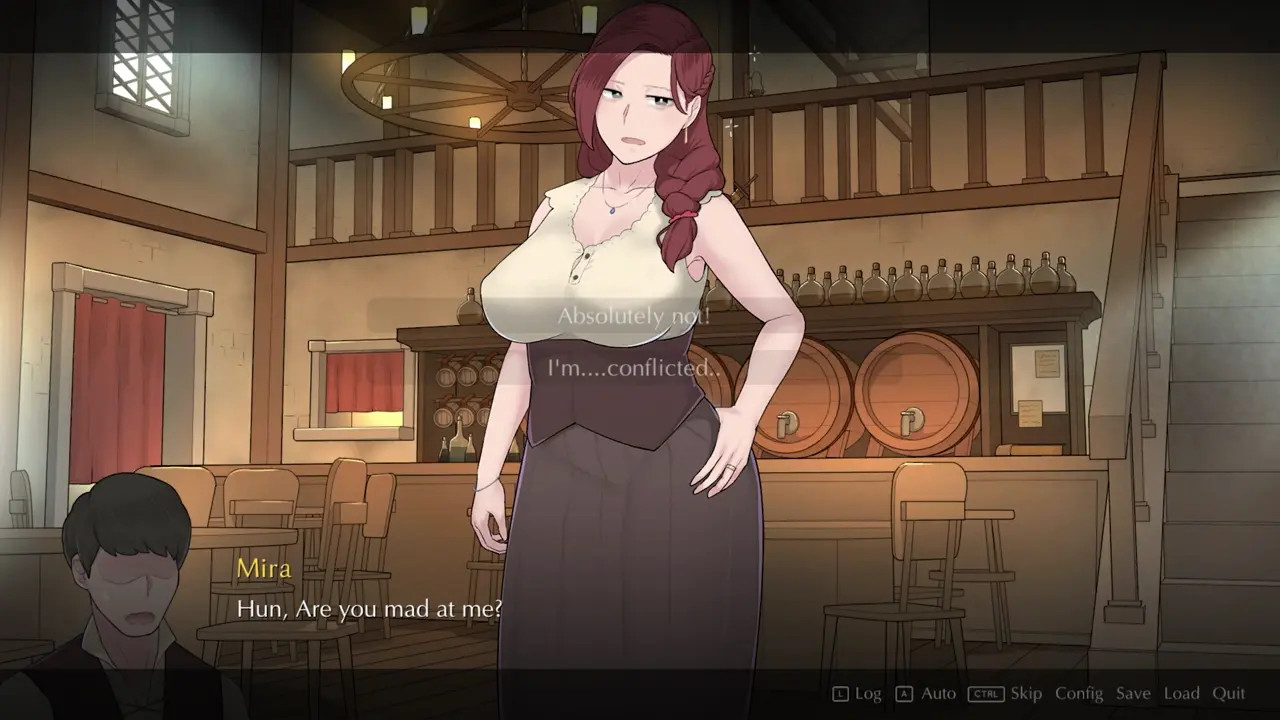Open the Save screen
1280x720 pixels.
(x=1133, y=693)
